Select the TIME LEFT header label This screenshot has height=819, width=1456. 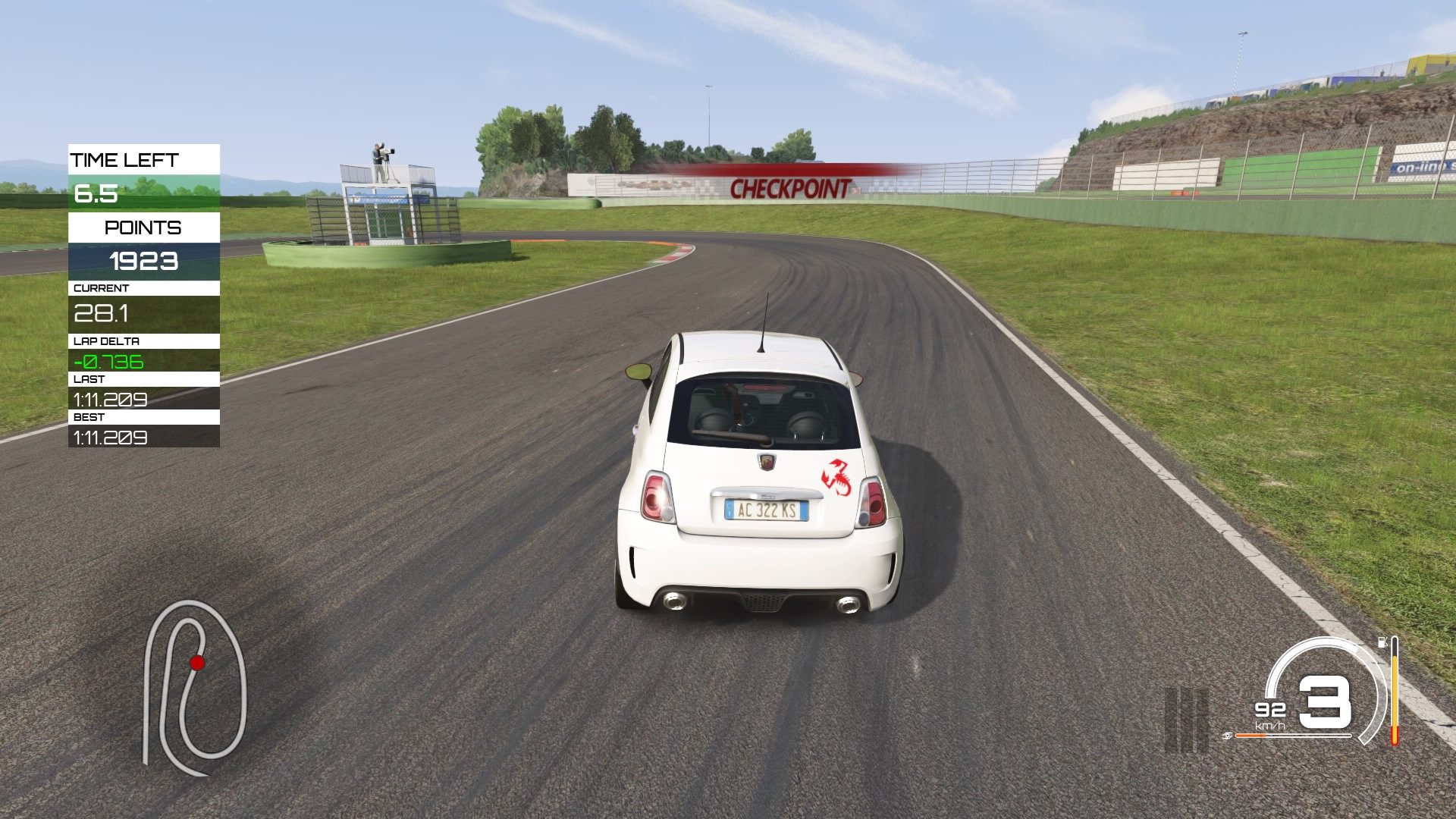125,160
